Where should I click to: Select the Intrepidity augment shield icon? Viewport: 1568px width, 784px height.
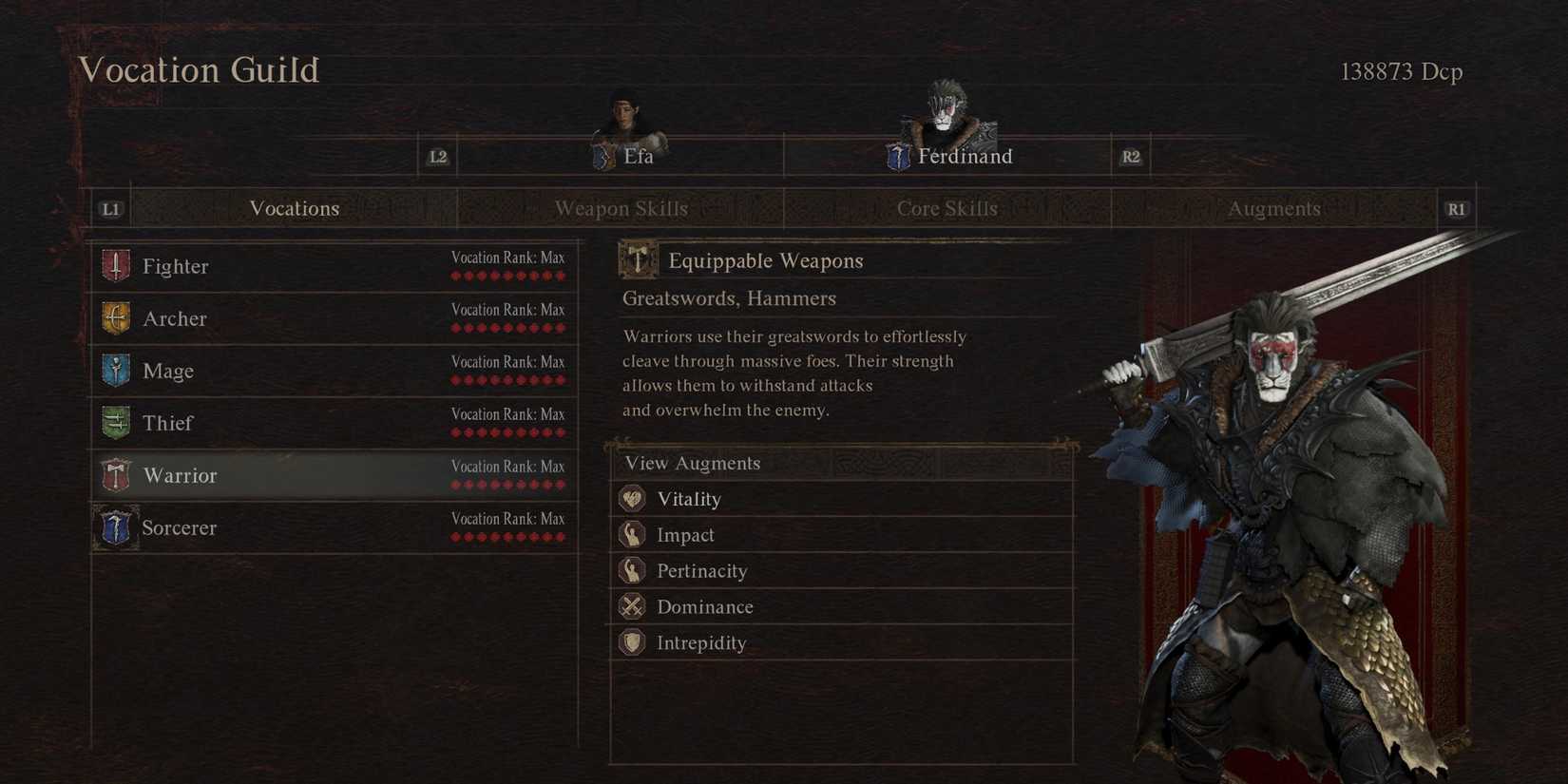[x=632, y=642]
